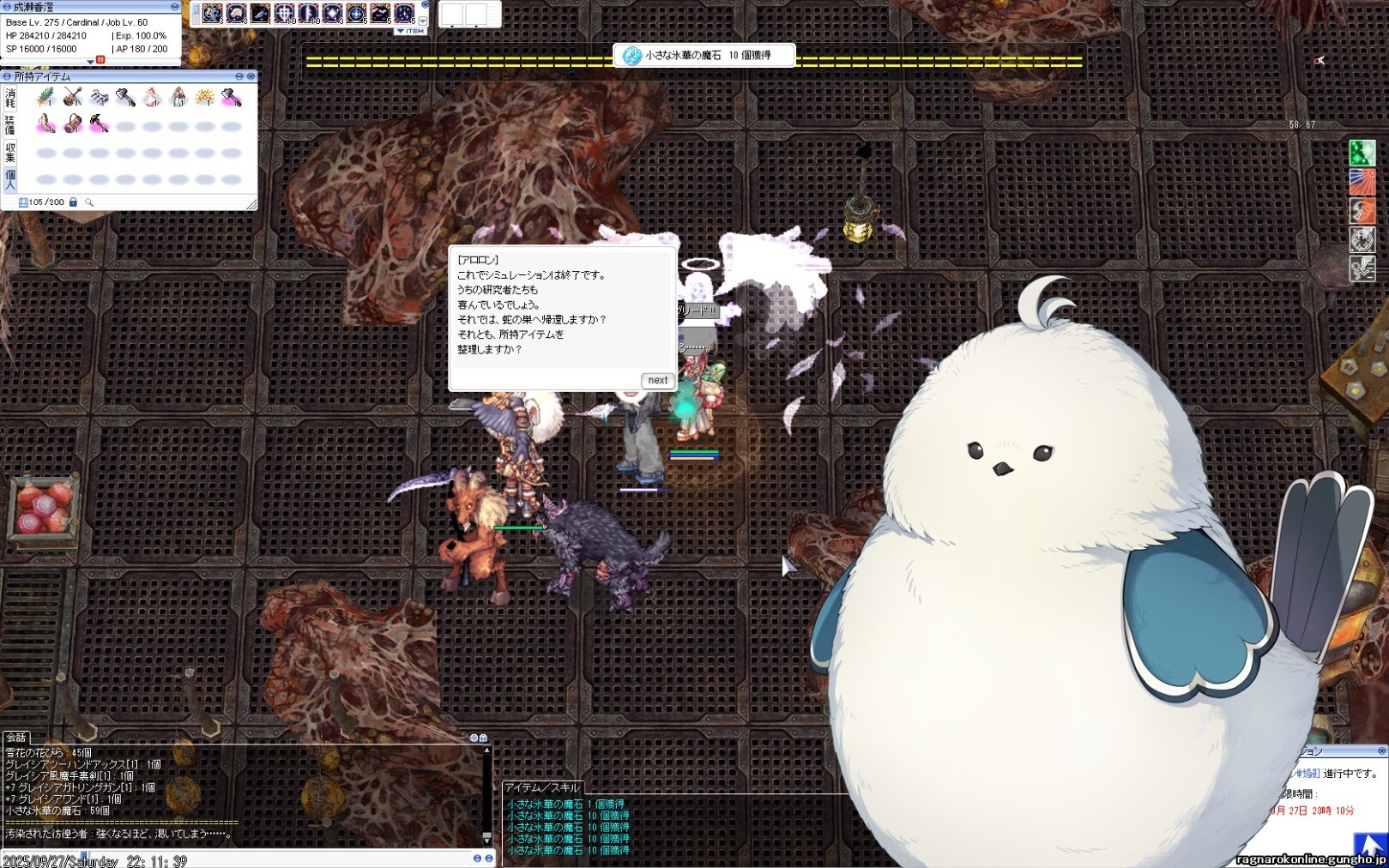
Task: Open the 会話 chat tab
Action: point(15,738)
